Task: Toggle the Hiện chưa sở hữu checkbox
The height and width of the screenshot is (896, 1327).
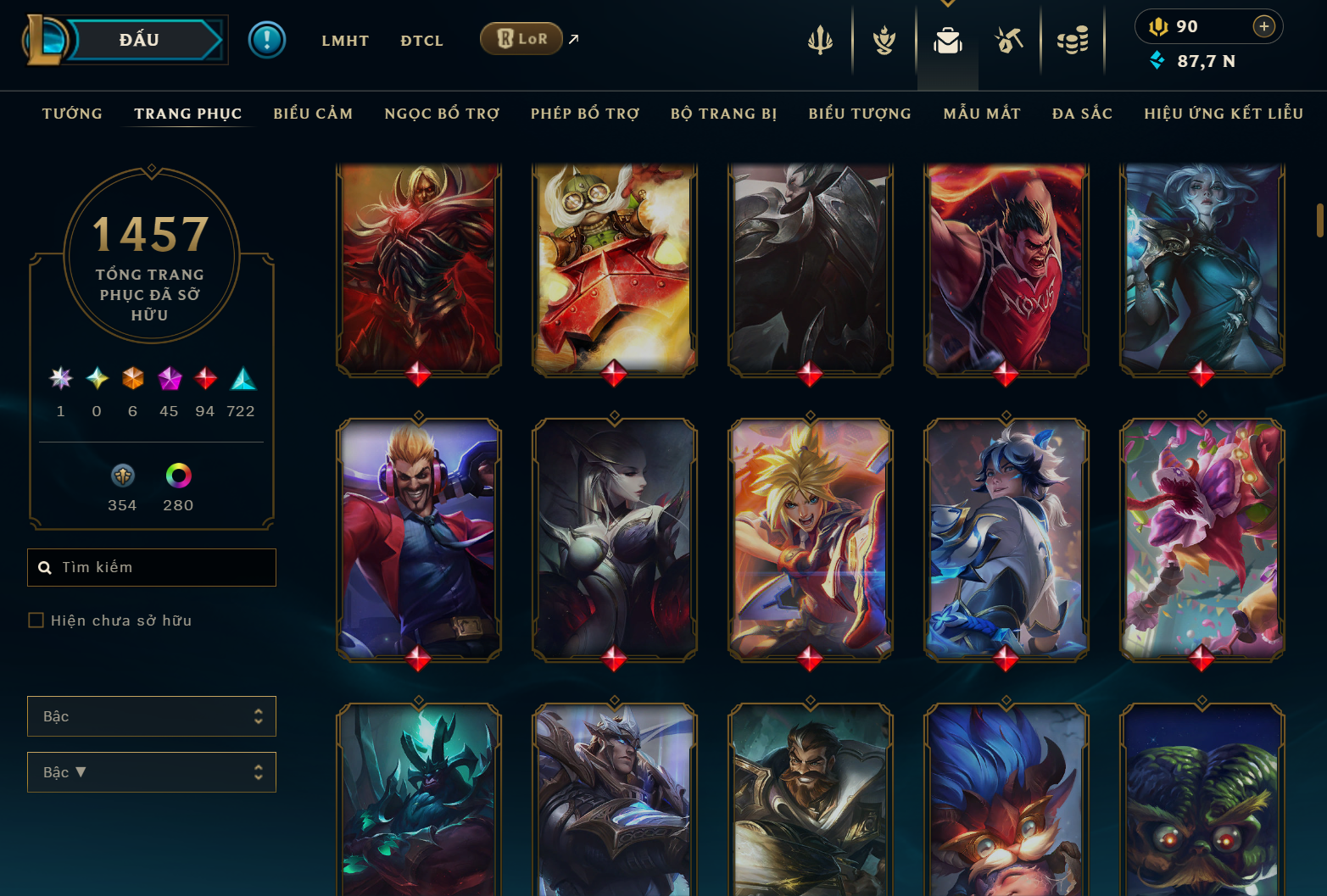Action: coord(36,621)
